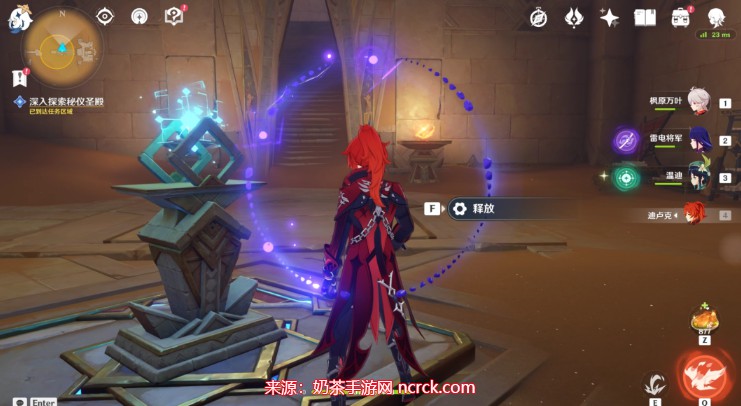The height and width of the screenshot is (406, 741).
Task: Select active character 迪卢克 in party list
Action: point(692,214)
